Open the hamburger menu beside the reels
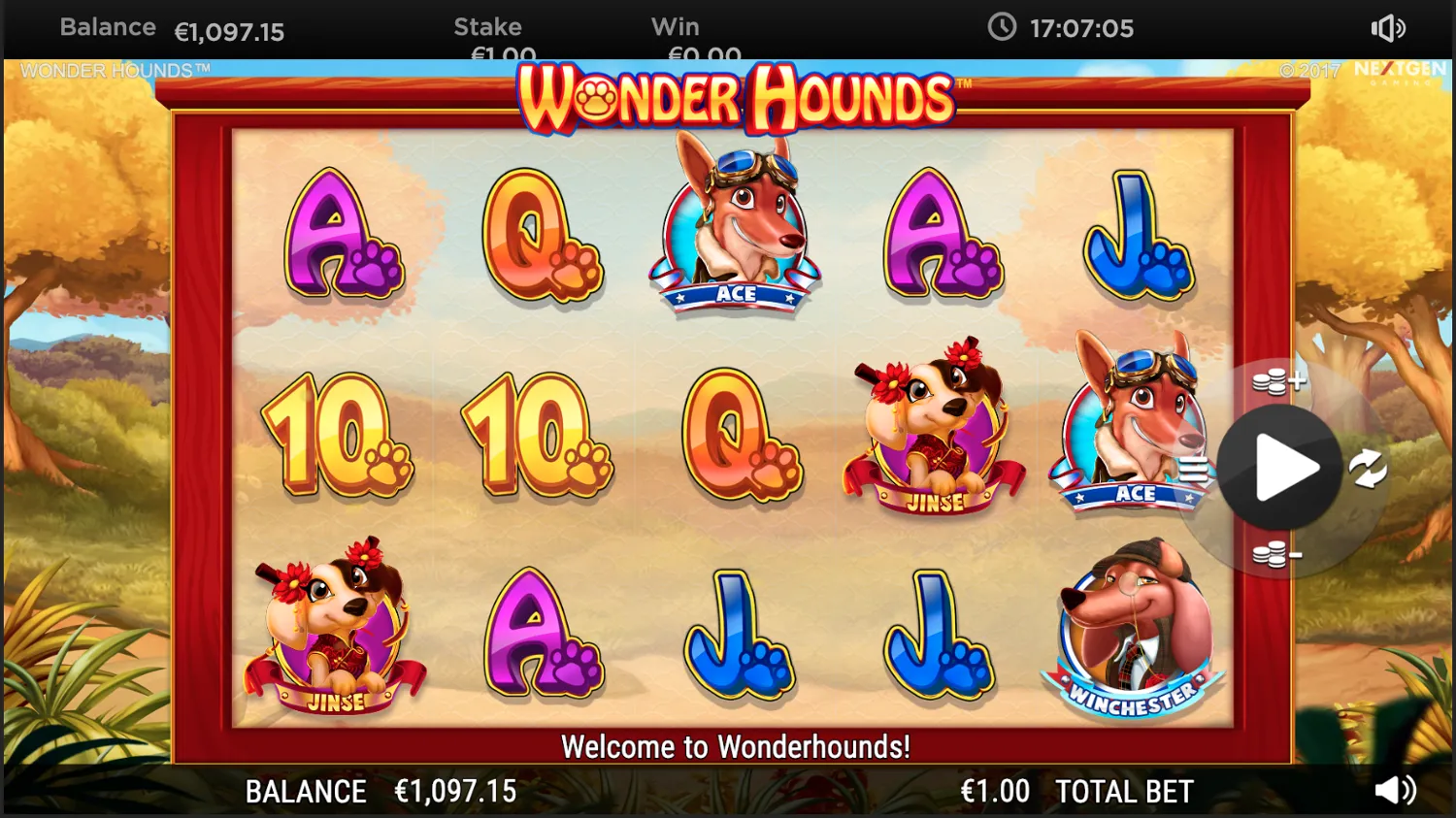 click(x=1196, y=469)
